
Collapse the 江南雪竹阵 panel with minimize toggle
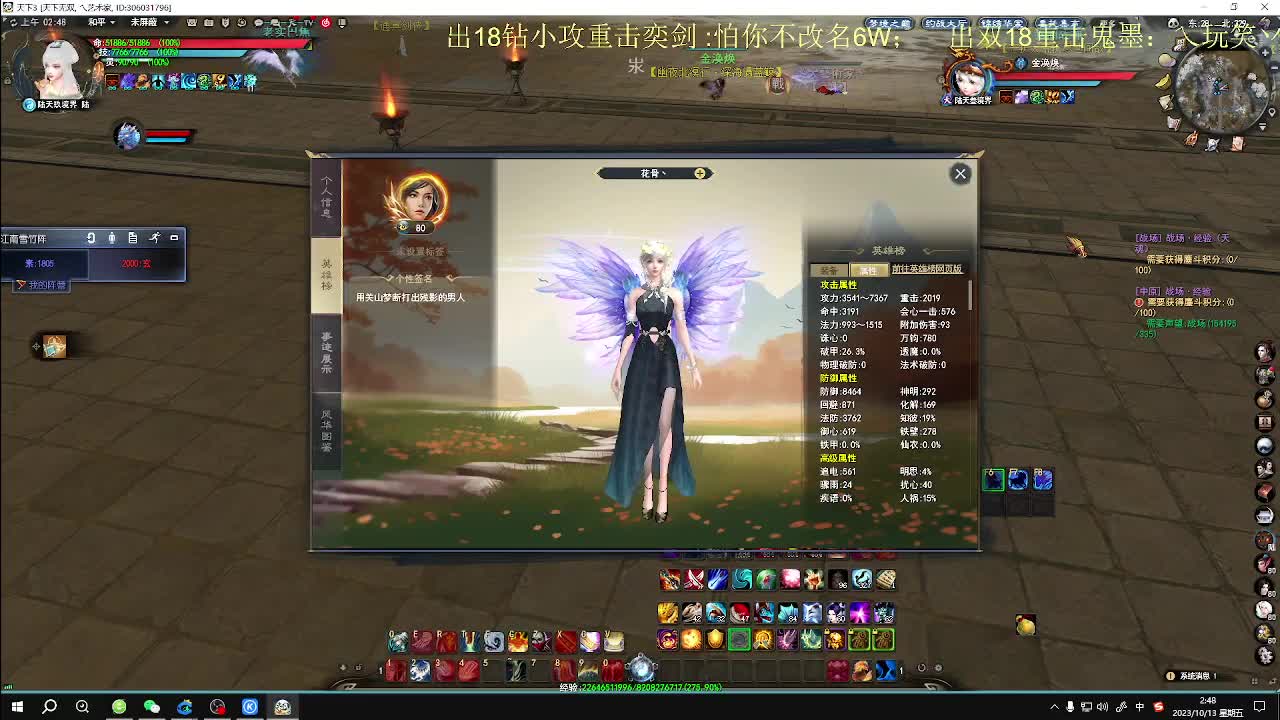point(174,238)
